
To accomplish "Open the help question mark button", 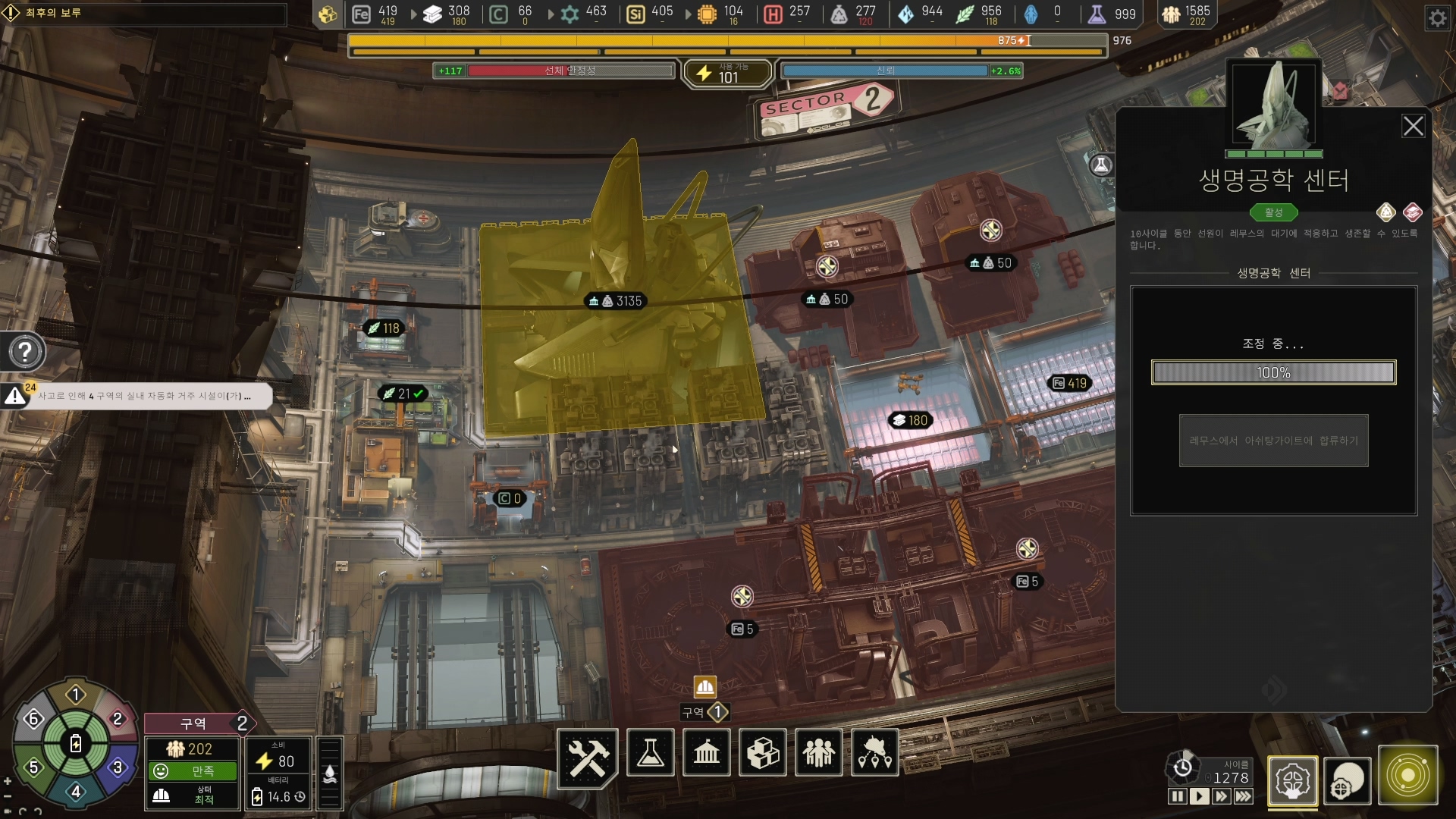I will tap(25, 352).
